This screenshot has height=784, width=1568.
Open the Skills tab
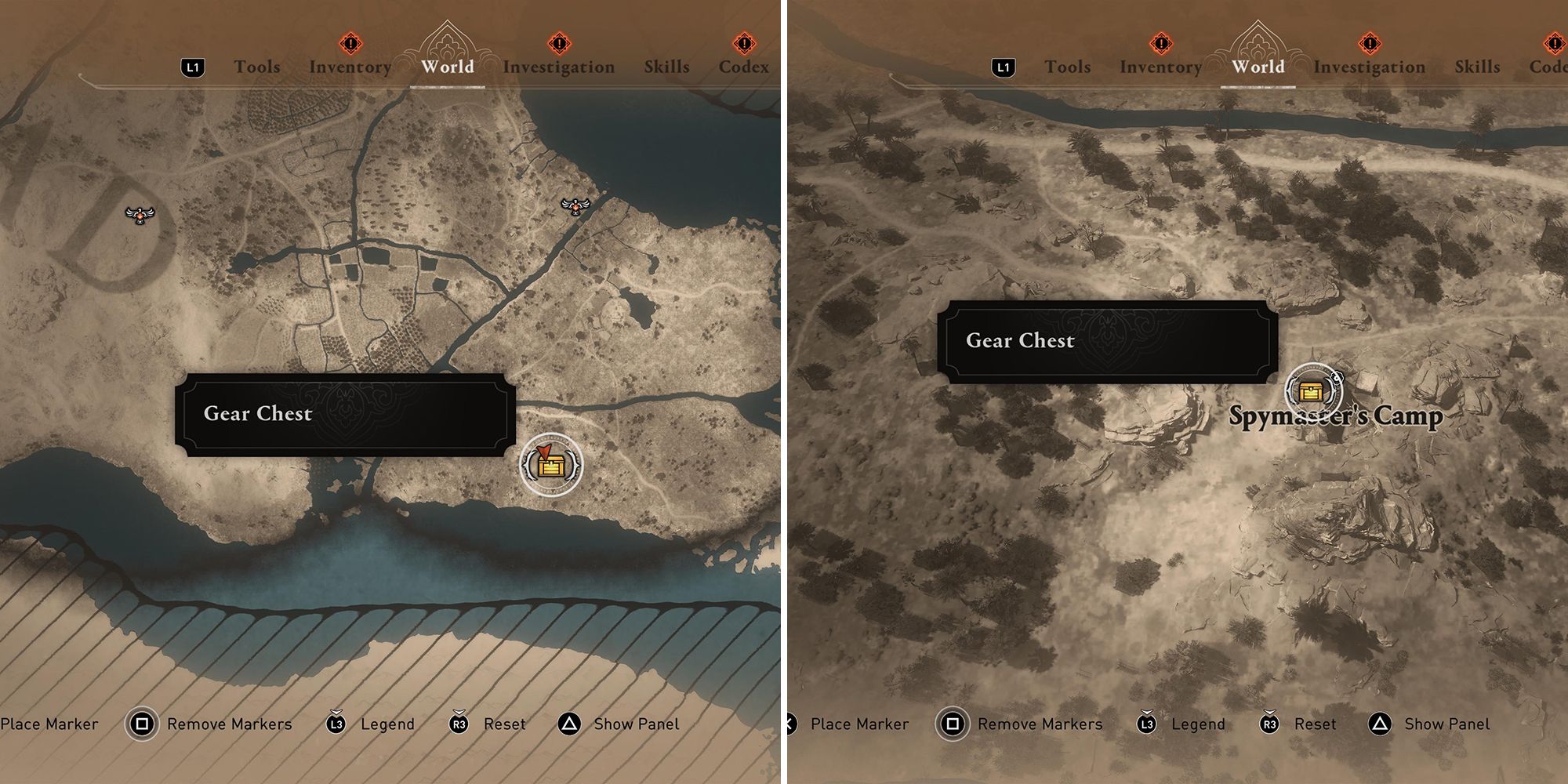coord(667,67)
